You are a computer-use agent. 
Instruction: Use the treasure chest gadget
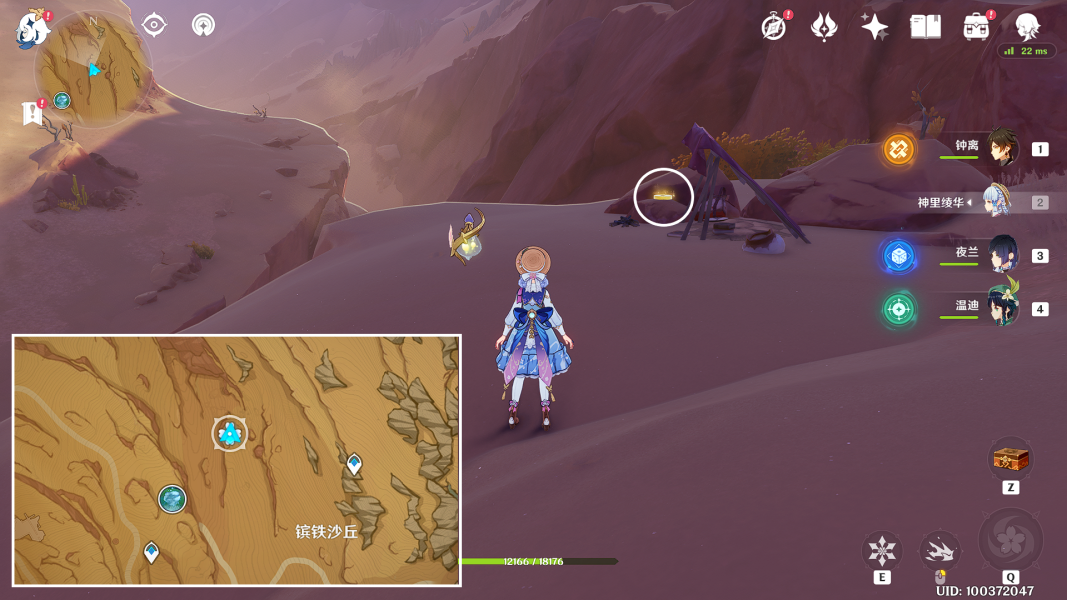1010,460
